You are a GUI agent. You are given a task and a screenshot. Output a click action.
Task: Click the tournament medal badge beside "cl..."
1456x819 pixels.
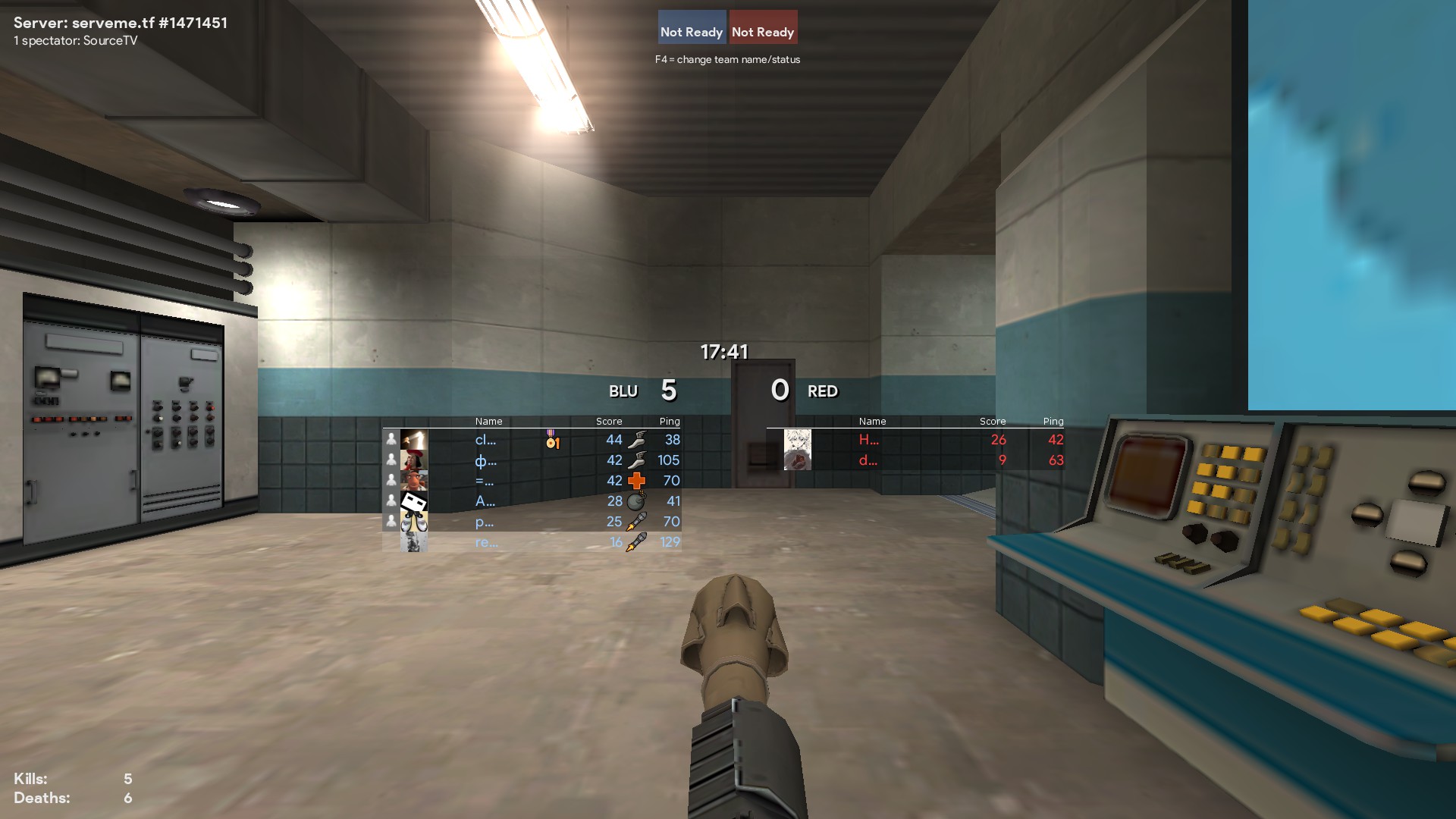coord(552,440)
